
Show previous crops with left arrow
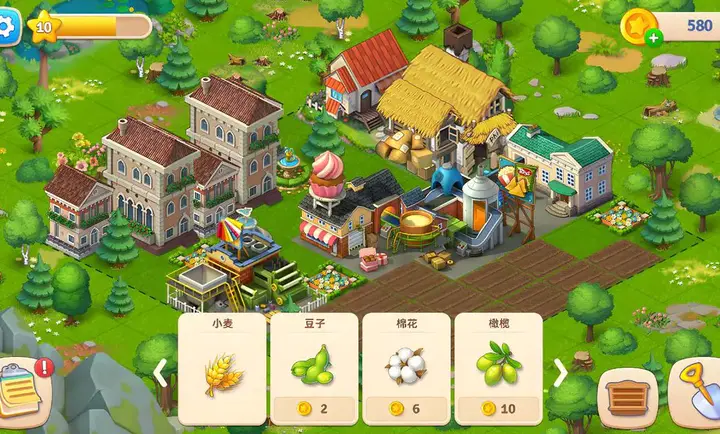[160, 373]
